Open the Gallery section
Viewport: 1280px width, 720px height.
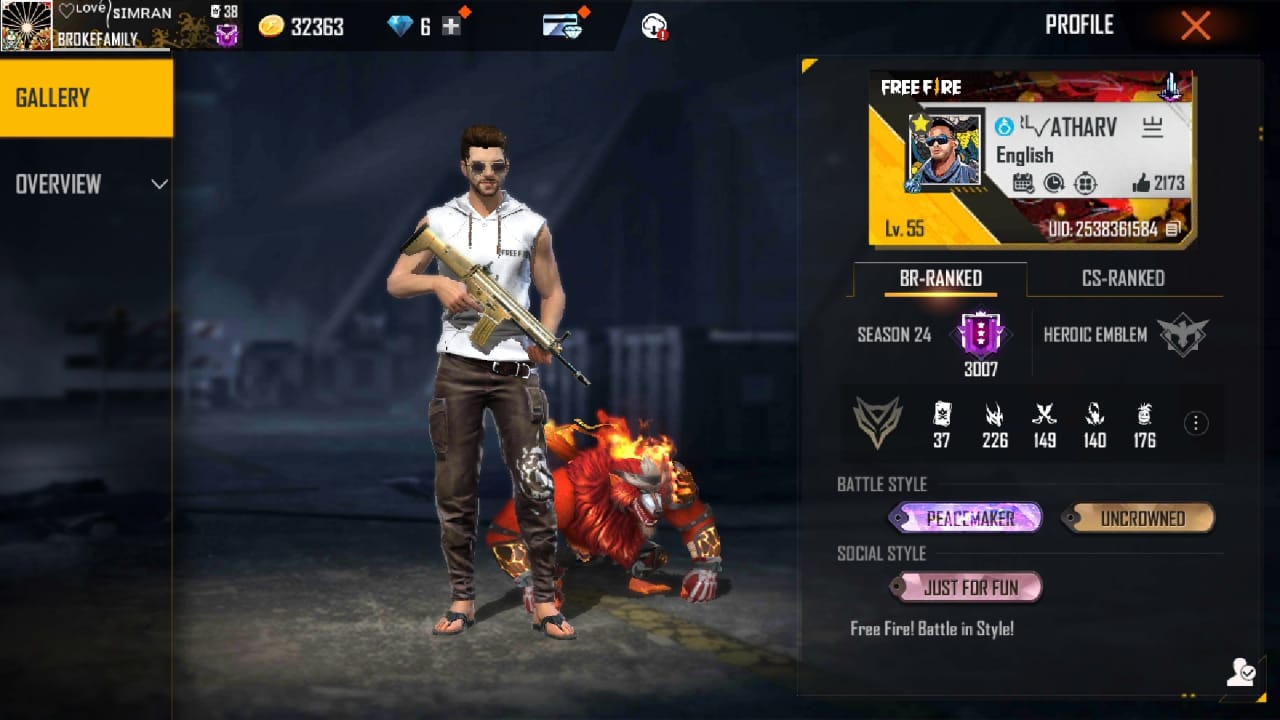click(x=86, y=98)
